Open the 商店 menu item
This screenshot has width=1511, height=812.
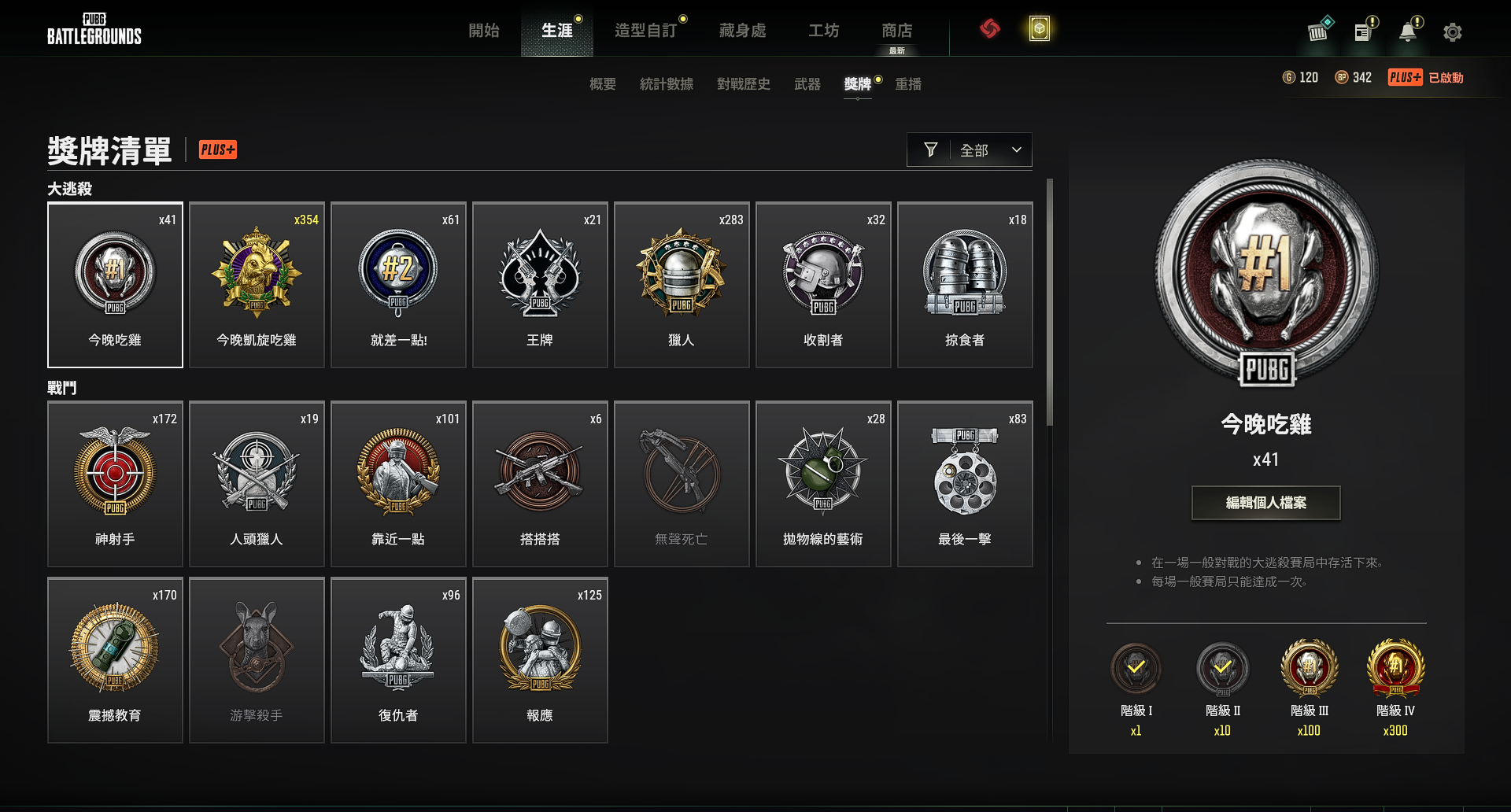[899, 30]
